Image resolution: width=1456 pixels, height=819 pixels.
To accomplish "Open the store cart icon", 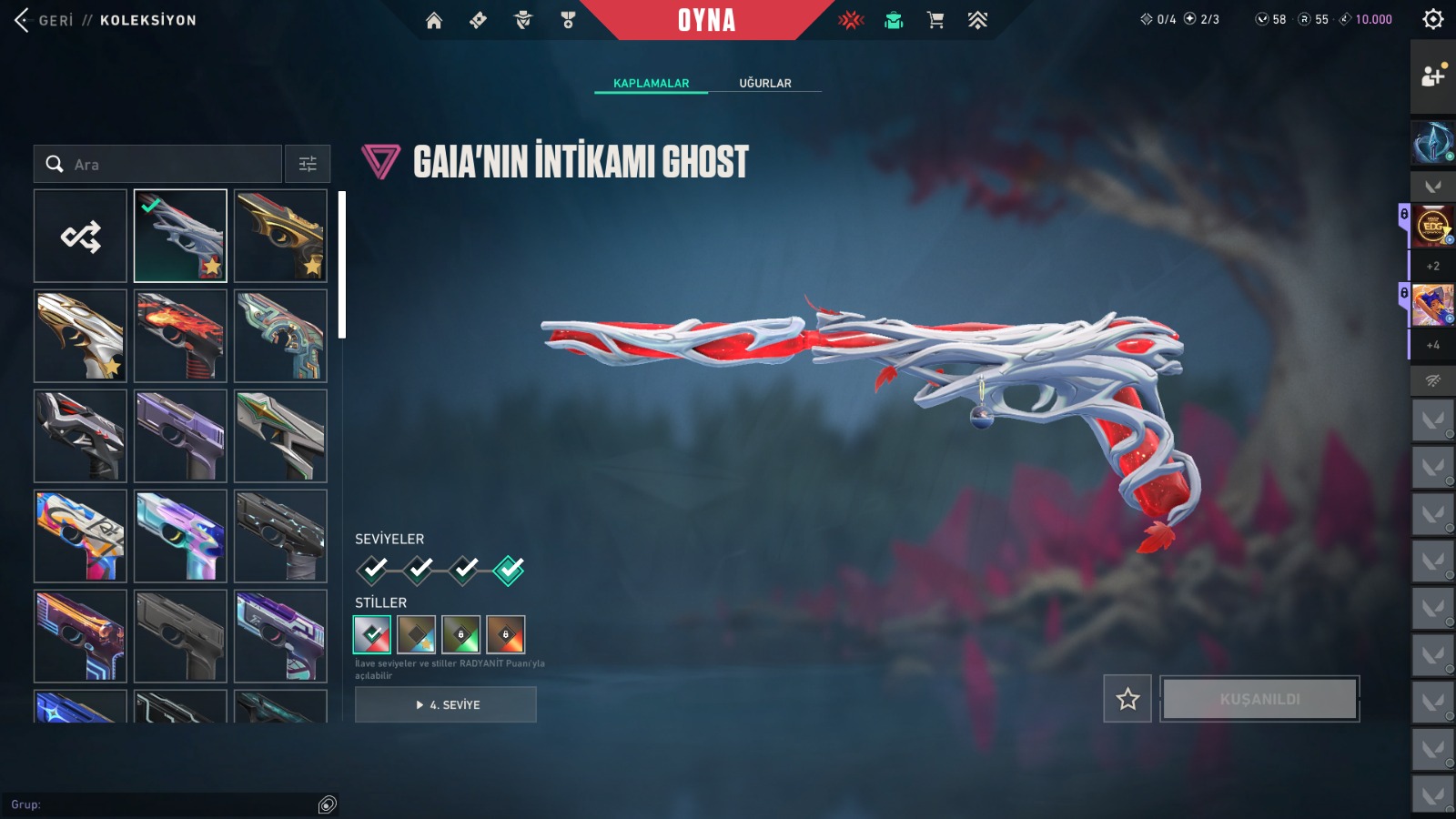I will (935, 20).
